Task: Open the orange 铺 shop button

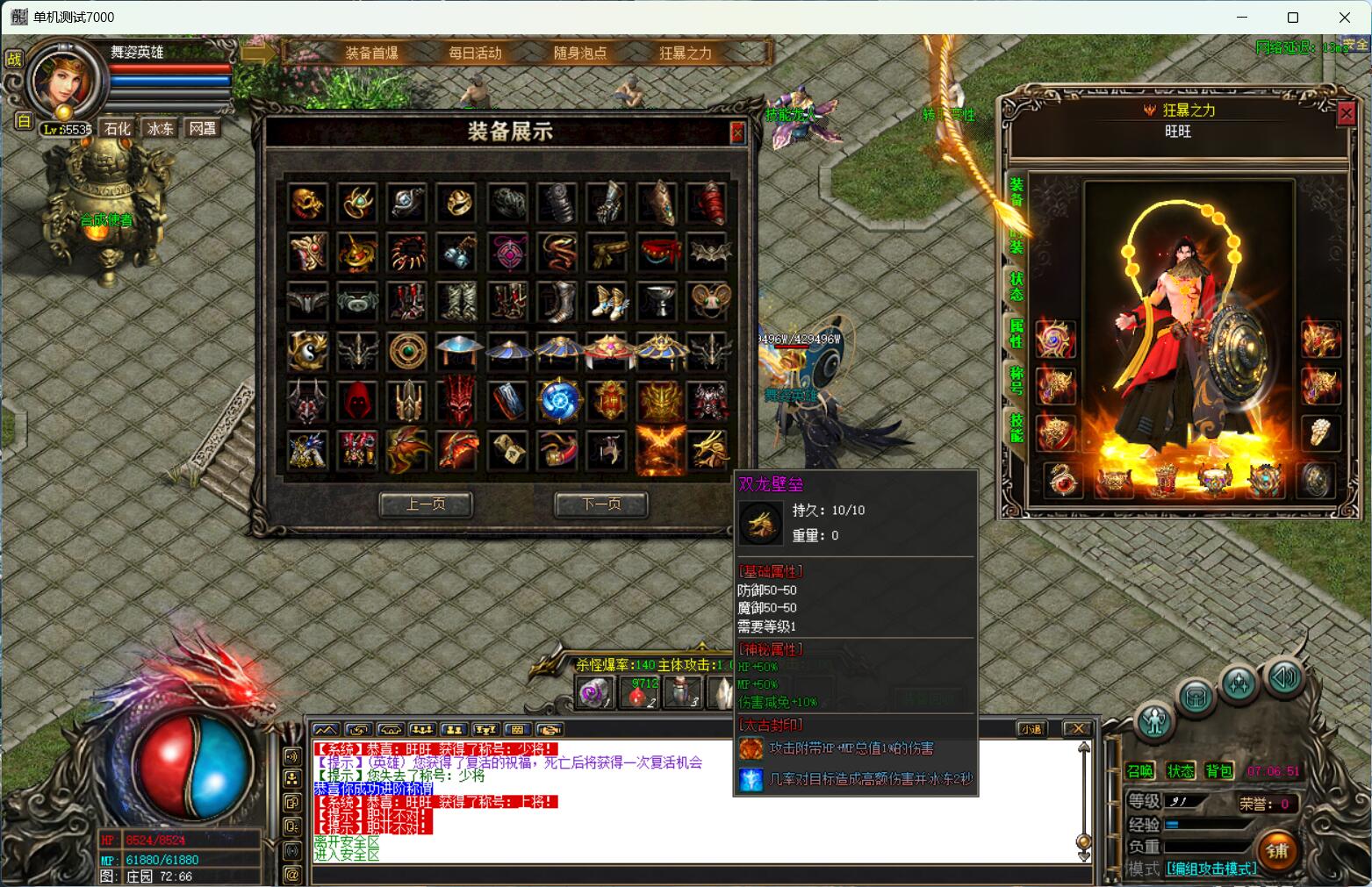Action: pos(1277,850)
